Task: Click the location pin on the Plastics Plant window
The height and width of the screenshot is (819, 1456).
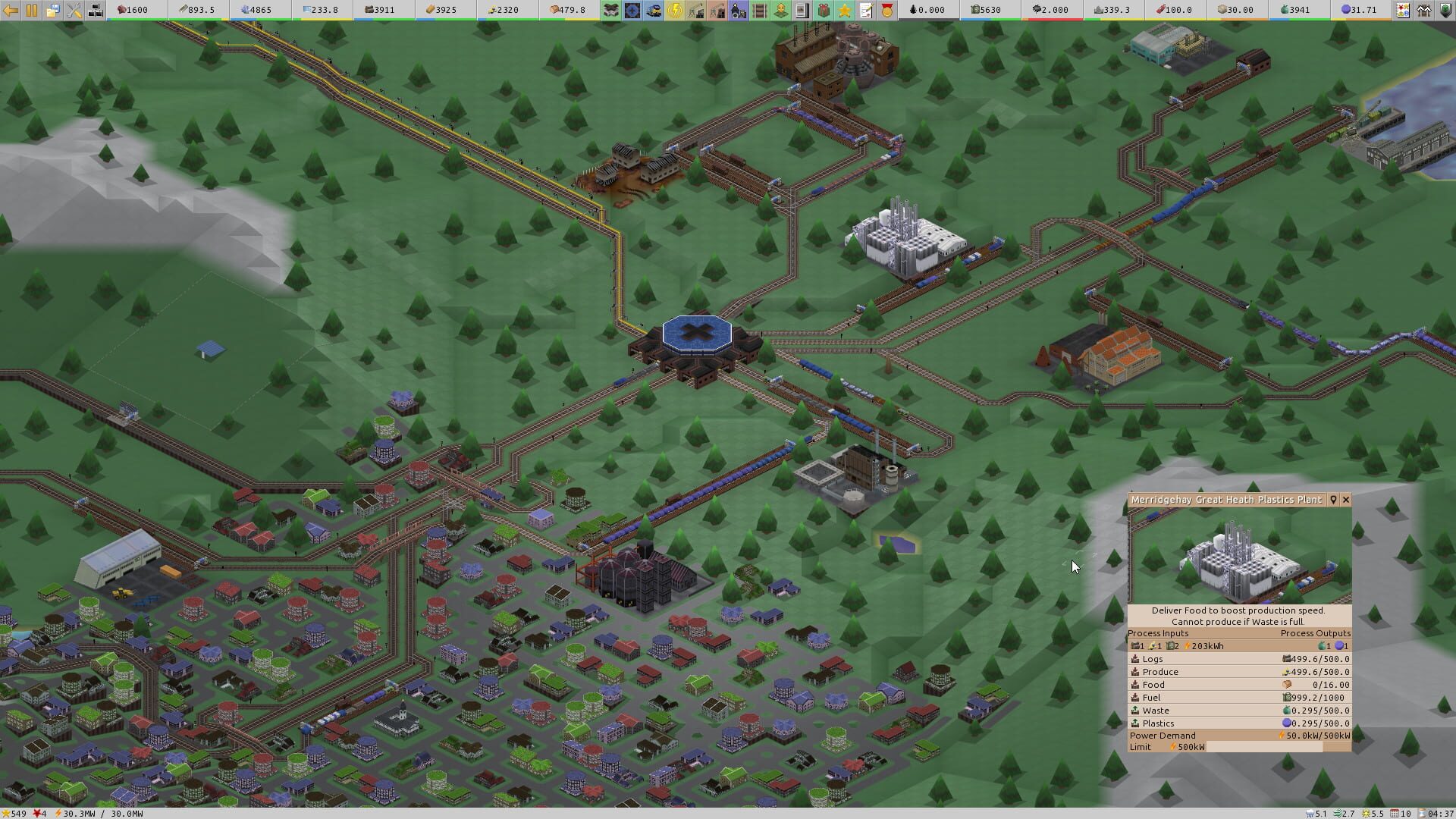Action: click(x=1333, y=500)
